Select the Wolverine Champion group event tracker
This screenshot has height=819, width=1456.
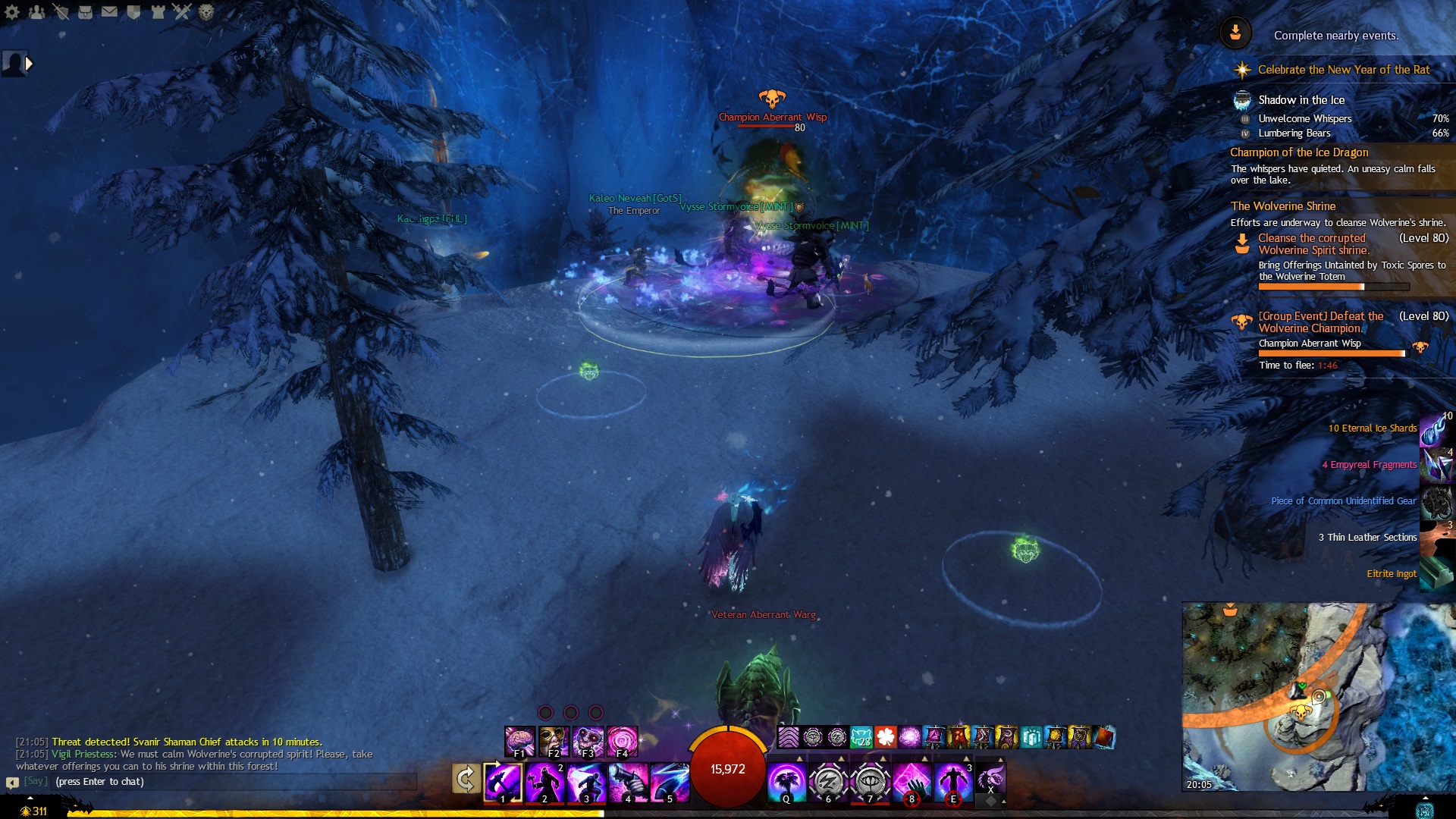(x=1320, y=322)
